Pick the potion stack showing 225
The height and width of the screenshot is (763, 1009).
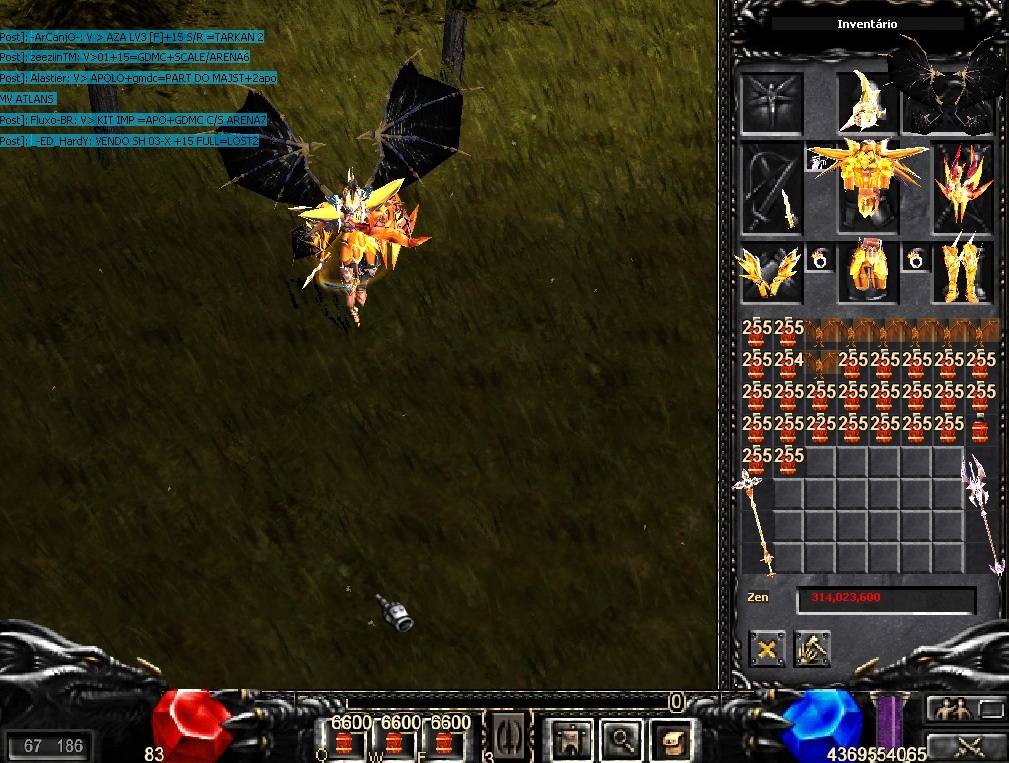coord(821,430)
